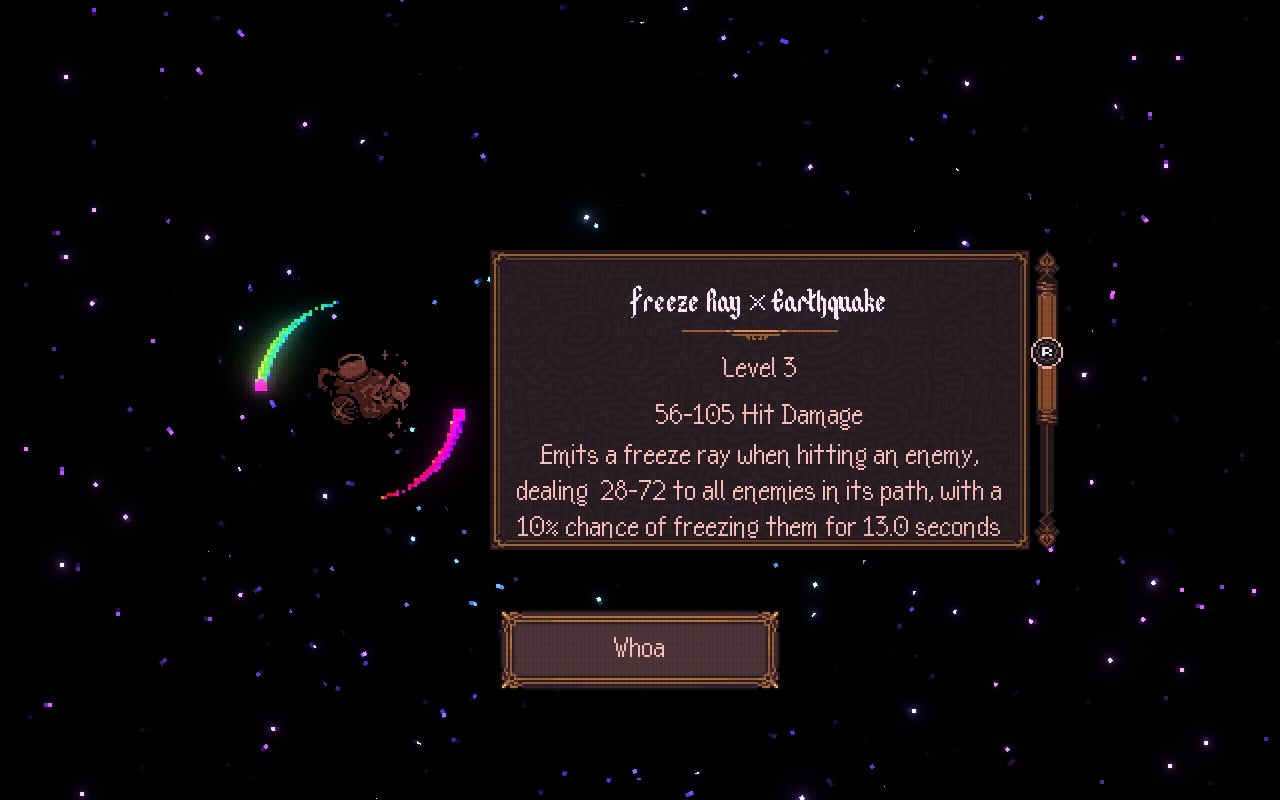
Task: Click the freeze chance description line
Action: pyautogui.click(x=758, y=525)
